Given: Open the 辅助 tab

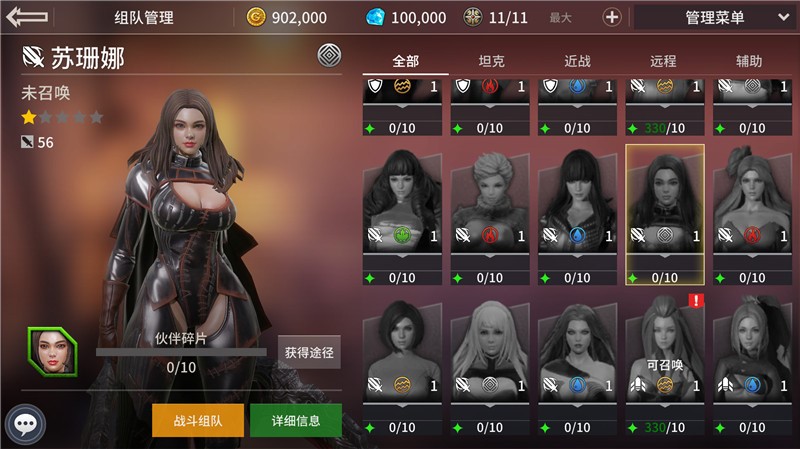Looking at the screenshot, I should click(749, 61).
